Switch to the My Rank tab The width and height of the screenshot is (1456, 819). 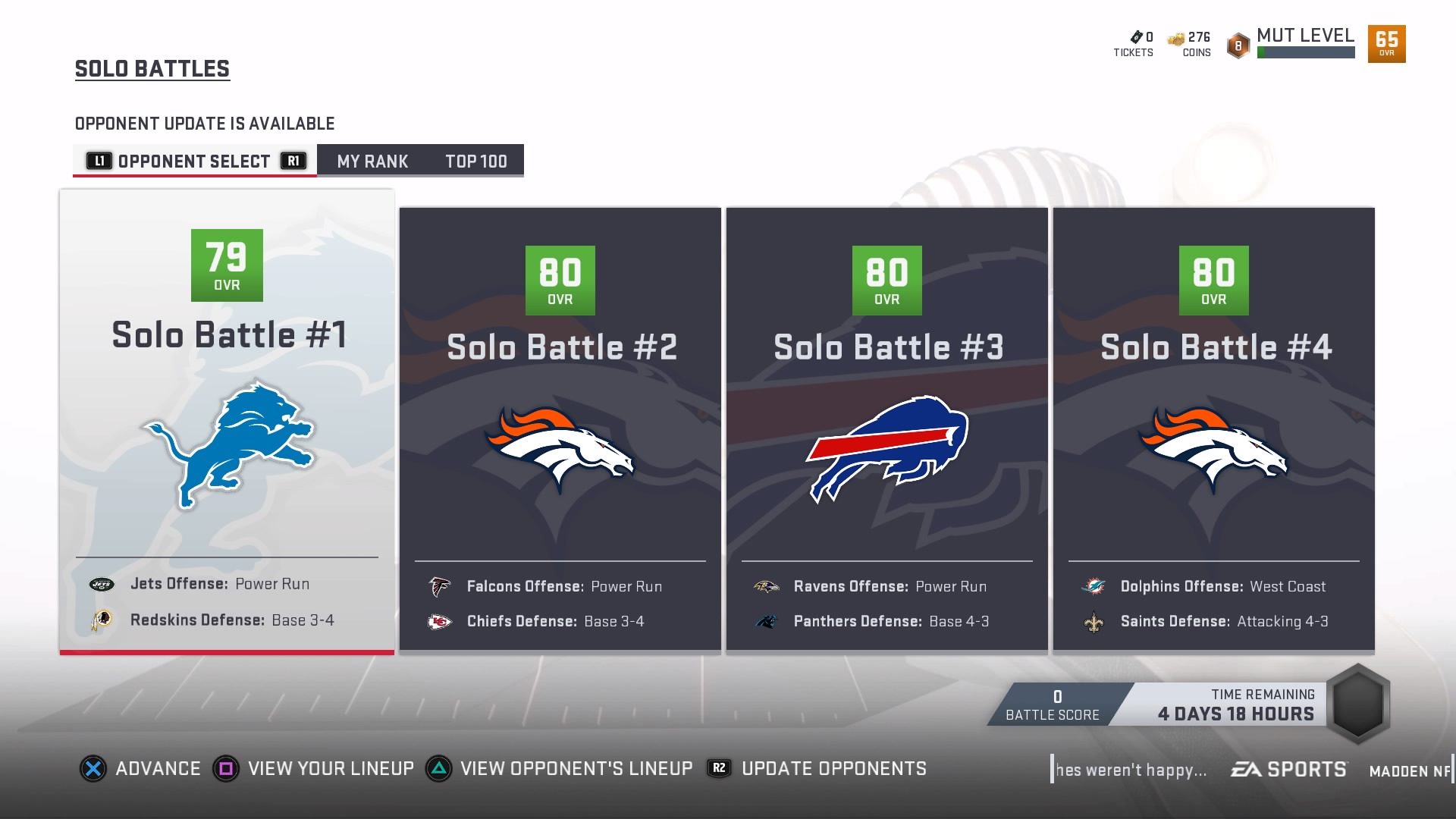pyautogui.click(x=372, y=162)
